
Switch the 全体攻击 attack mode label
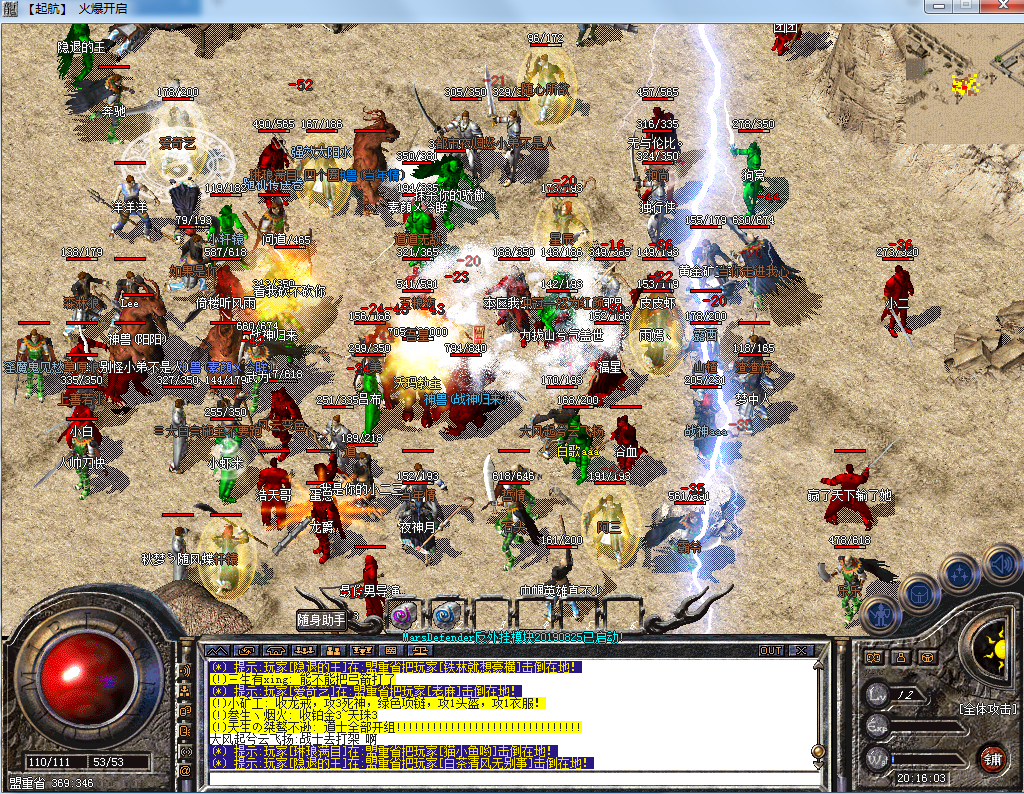pyautogui.click(x=988, y=708)
